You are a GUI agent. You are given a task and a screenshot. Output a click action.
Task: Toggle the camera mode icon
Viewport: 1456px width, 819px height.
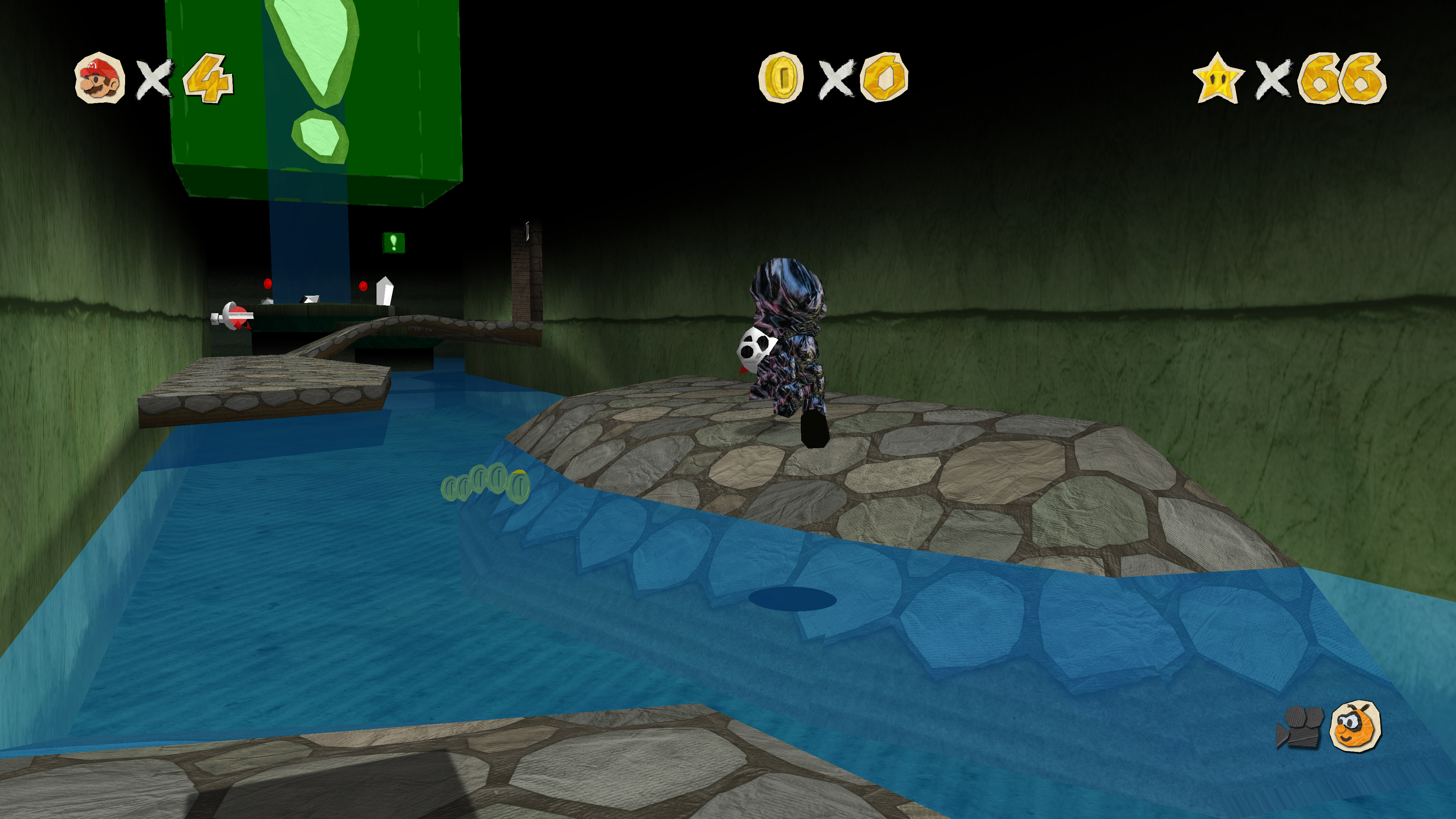pos(1299,727)
